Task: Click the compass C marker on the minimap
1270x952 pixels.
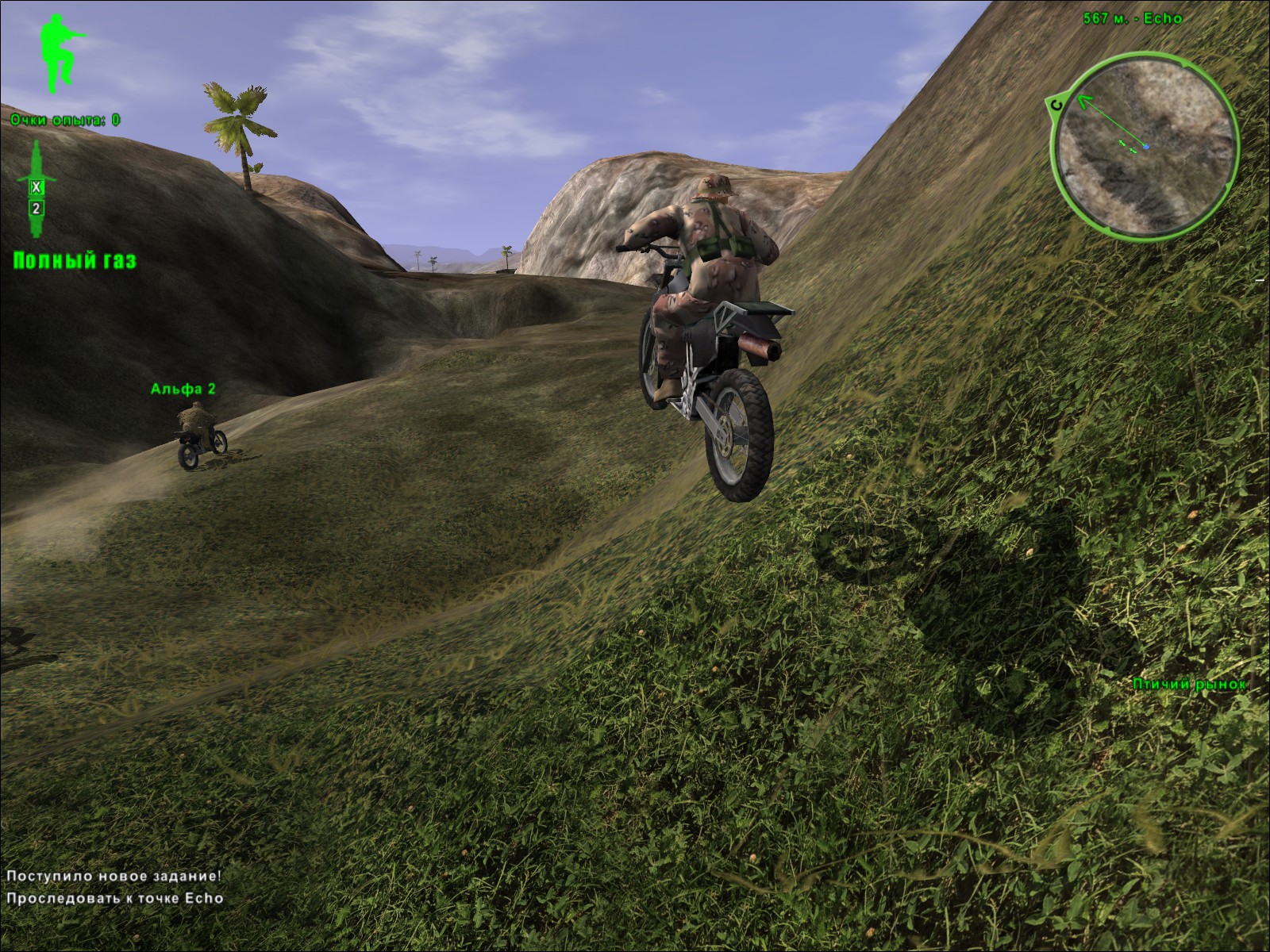Action: [x=1056, y=103]
